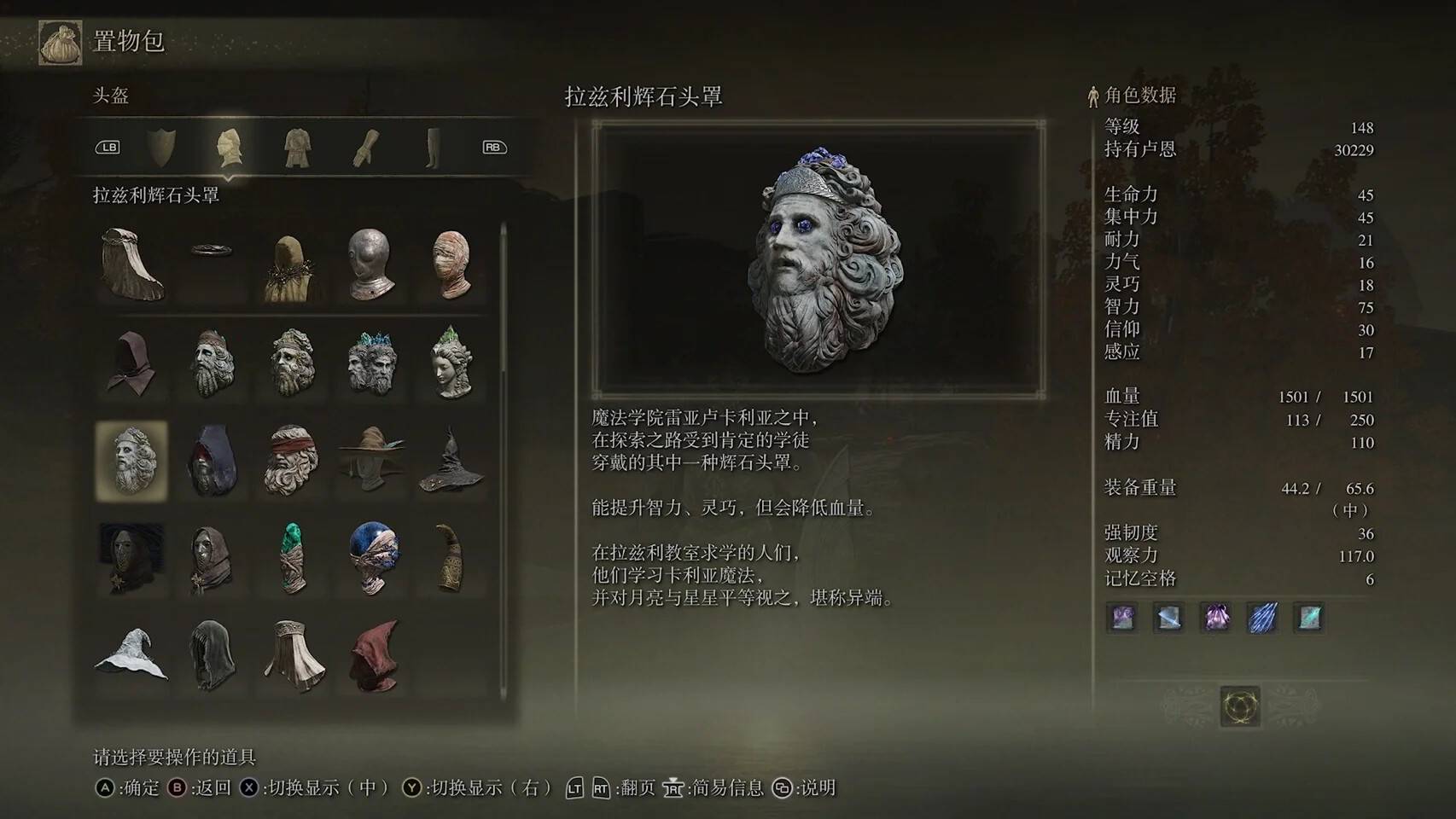The height and width of the screenshot is (819, 1456).
Task: Select the shield equipment category icon
Action: point(164,147)
